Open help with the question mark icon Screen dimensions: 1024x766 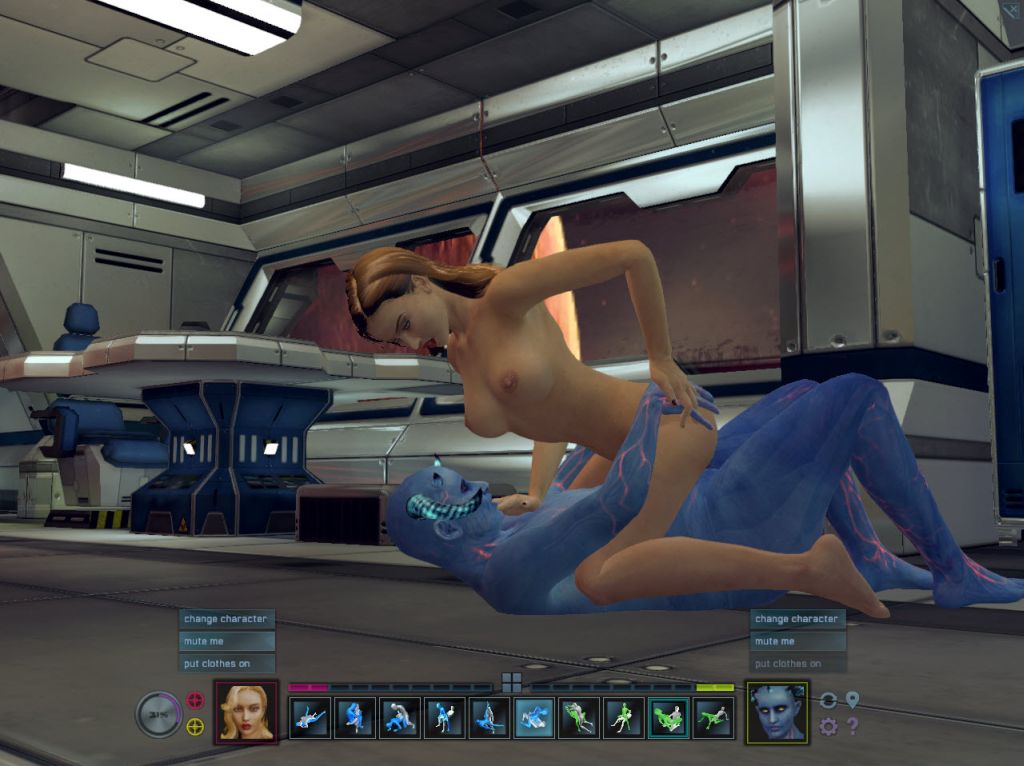point(852,726)
